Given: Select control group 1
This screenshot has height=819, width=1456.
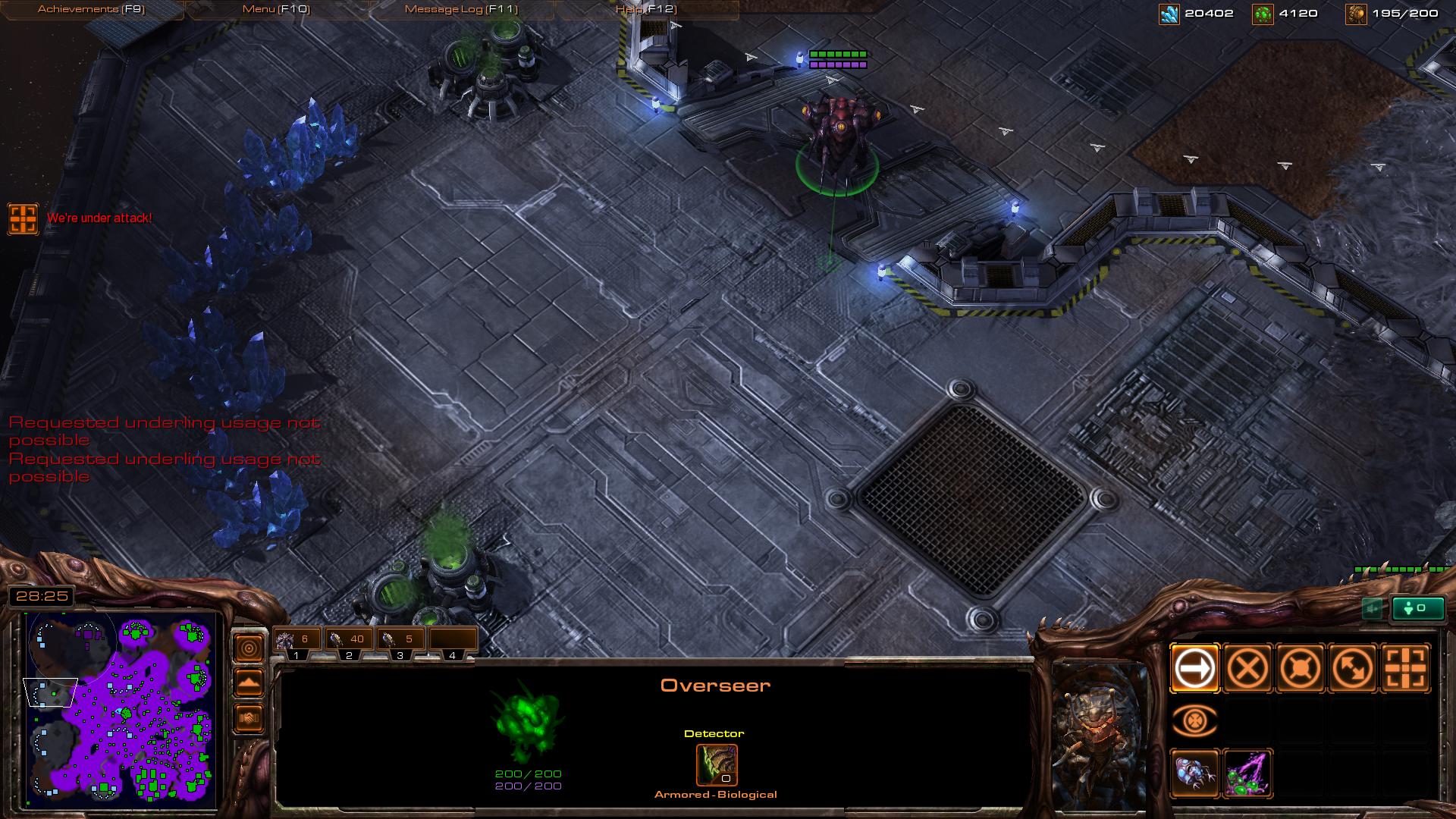Looking at the screenshot, I should coord(297,642).
